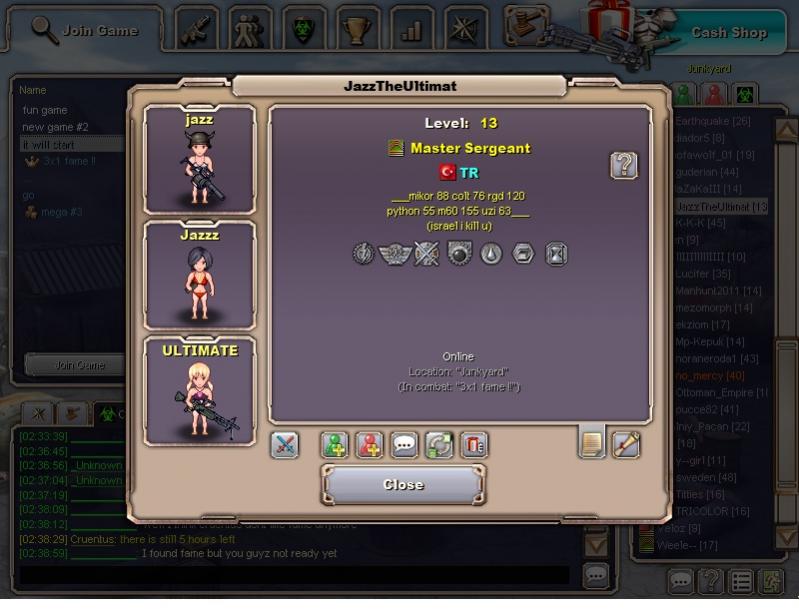Select the Jazzz character portrait
The image size is (799, 613).
click(x=199, y=275)
